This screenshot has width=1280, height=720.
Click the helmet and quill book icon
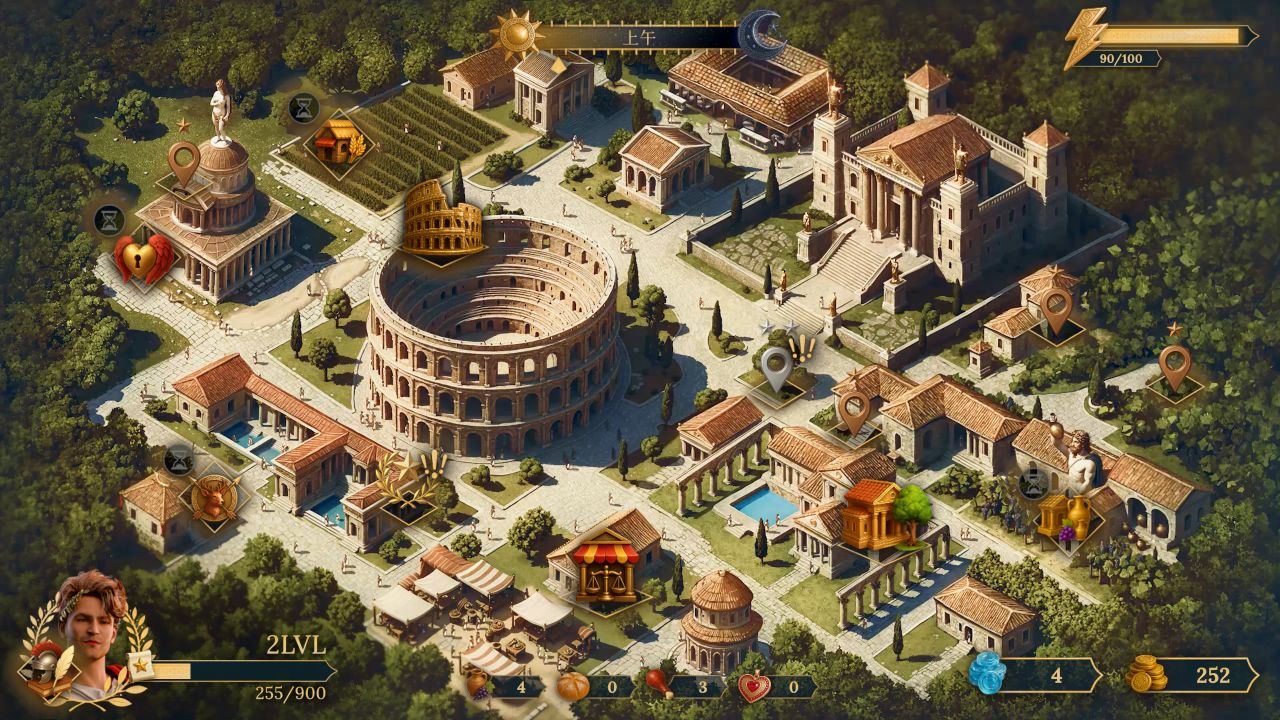(x=48, y=671)
